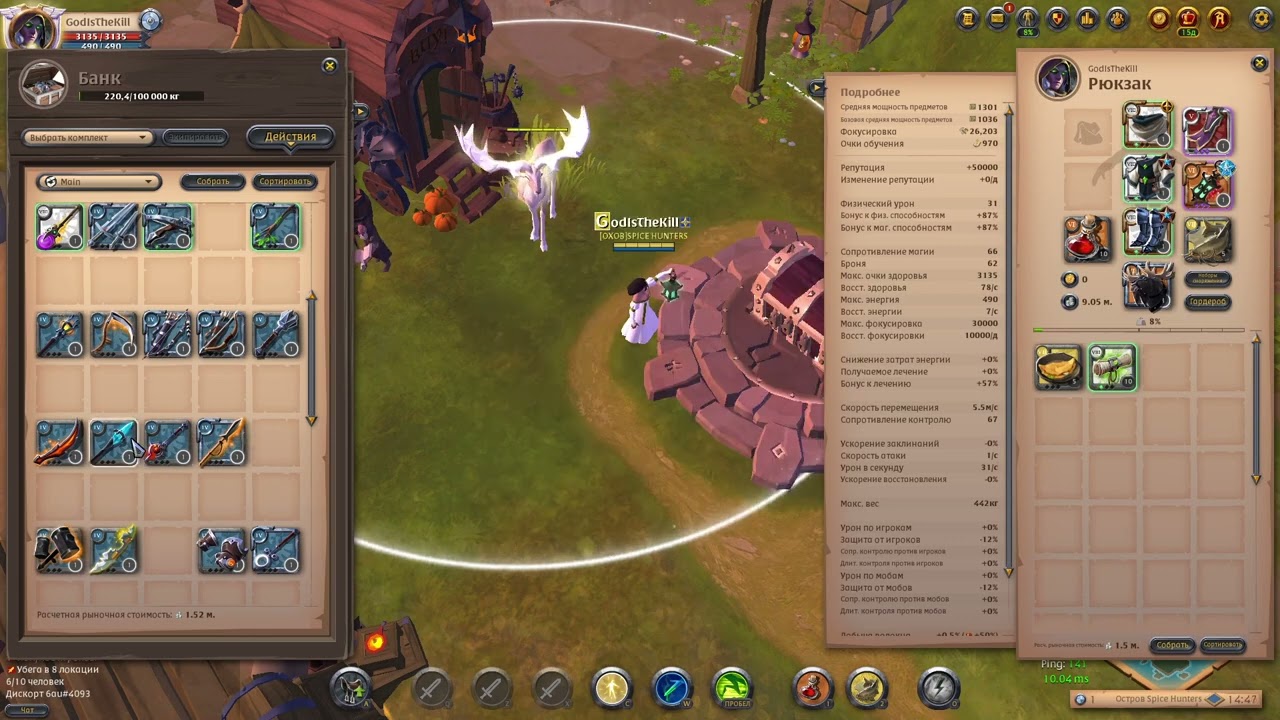Open the Main bank tab dropdown

98,182
